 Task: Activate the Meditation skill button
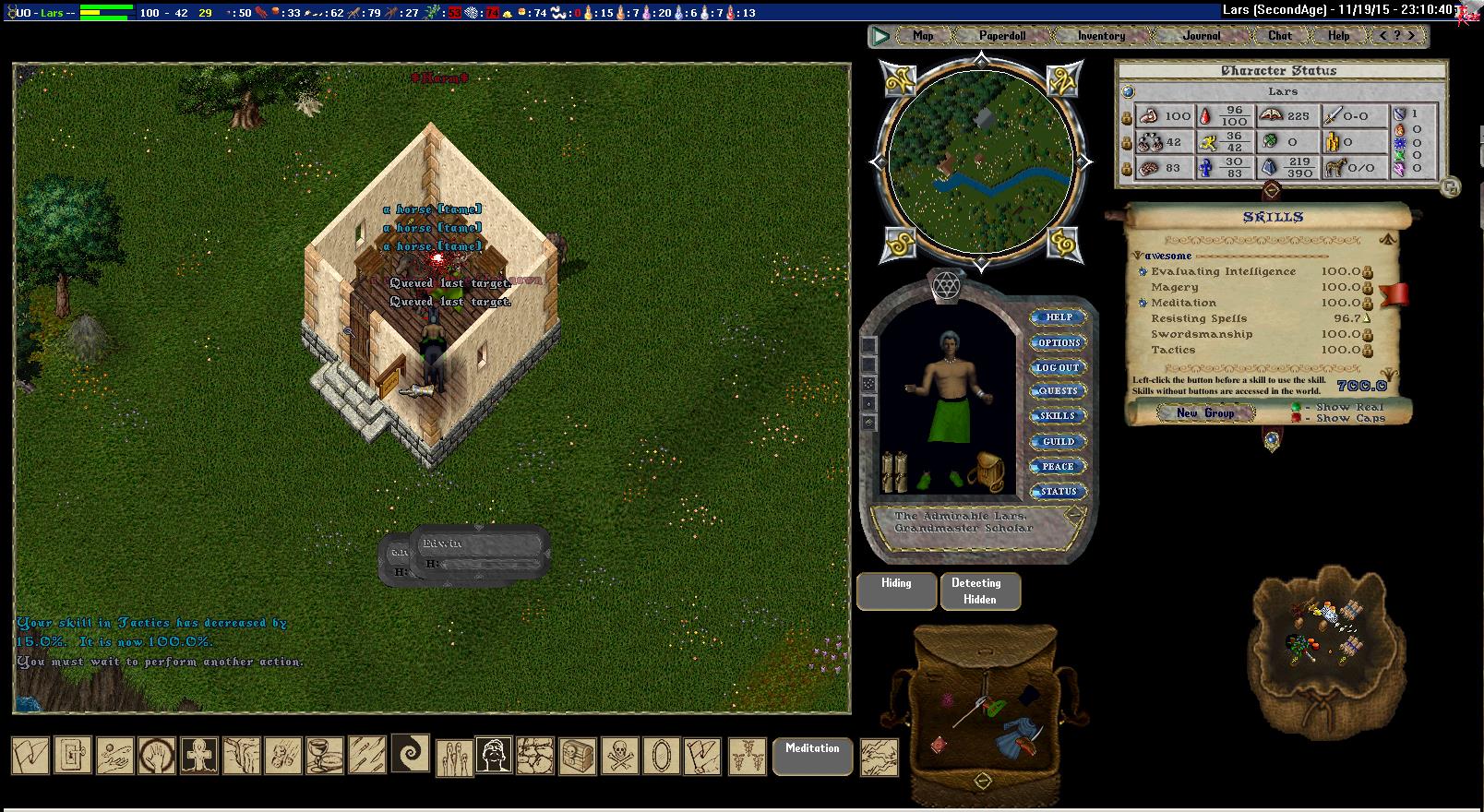812,755
